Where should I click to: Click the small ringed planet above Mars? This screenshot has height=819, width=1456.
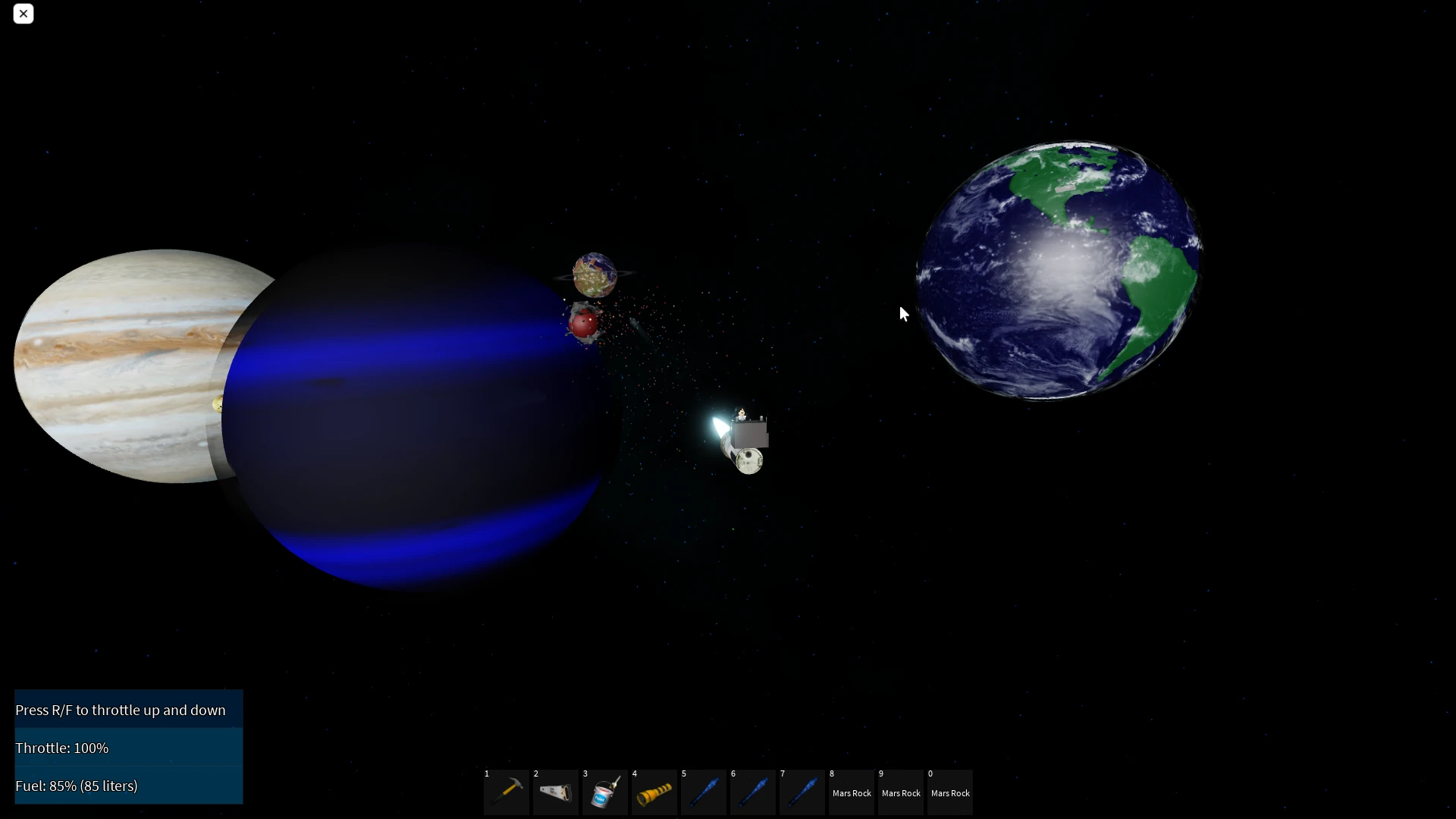[x=595, y=275]
